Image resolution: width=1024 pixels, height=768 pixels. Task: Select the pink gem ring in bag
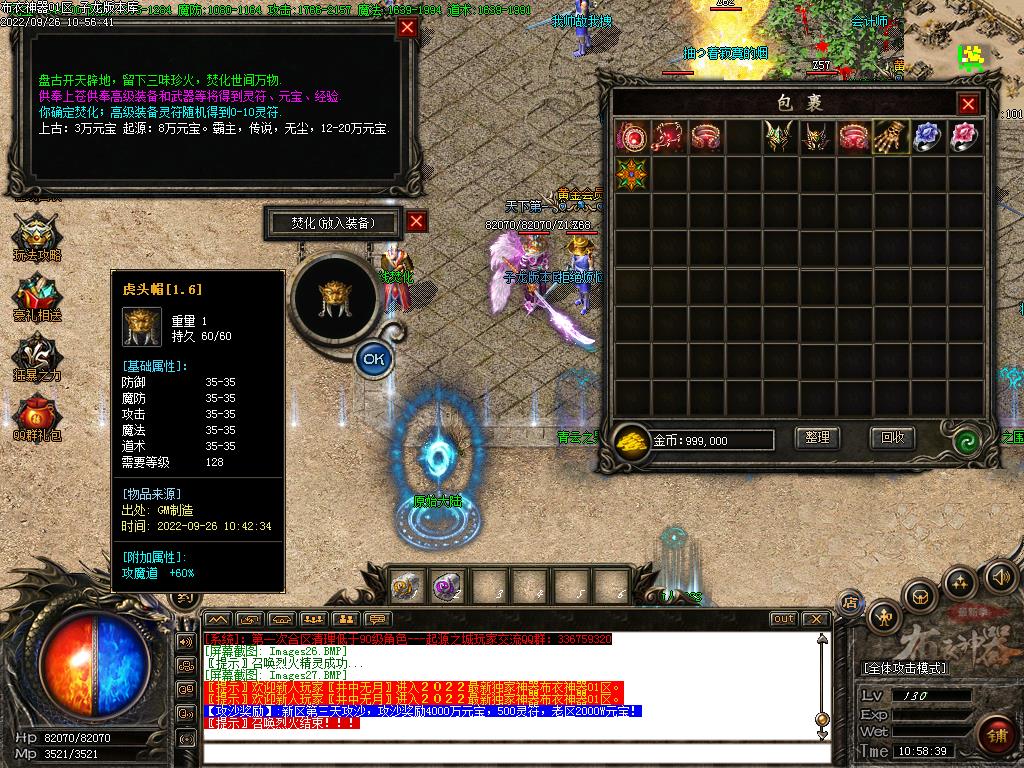click(964, 137)
